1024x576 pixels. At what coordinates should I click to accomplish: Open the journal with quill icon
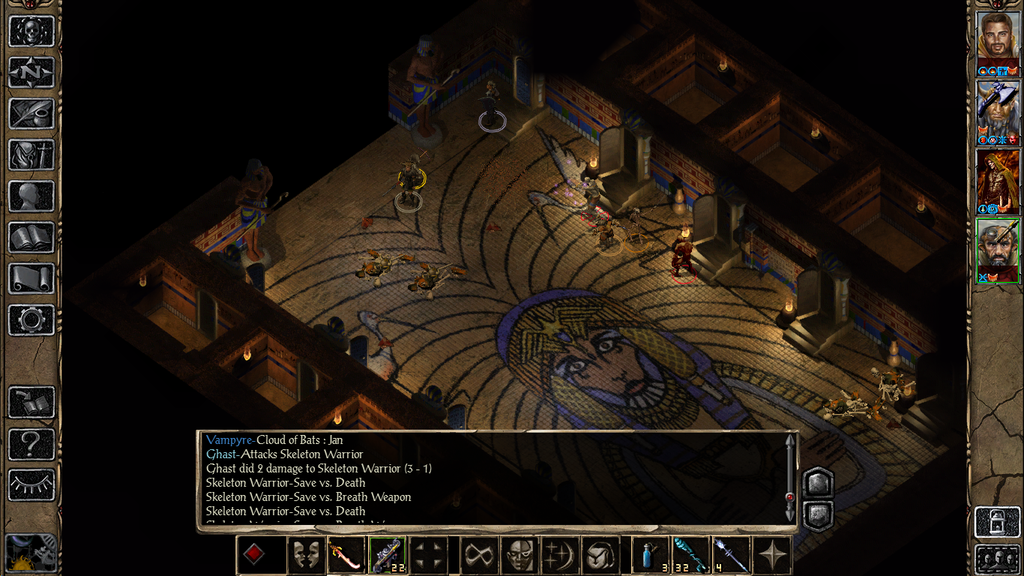31,113
